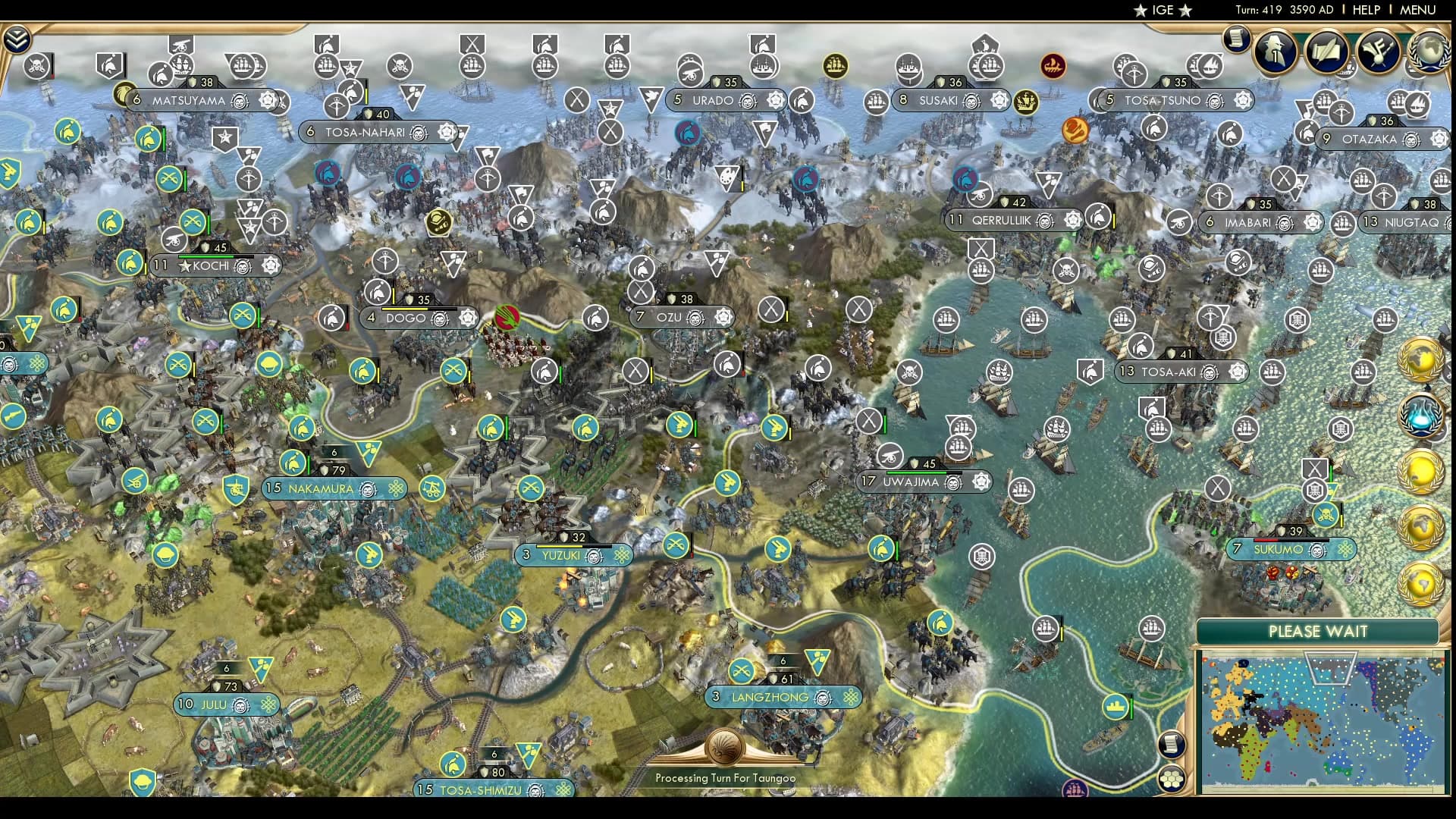Image resolution: width=1456 pixels, height=819 pixels.
Task: Open the Espionage Overview spy icon
Action: click(1275, 50)
